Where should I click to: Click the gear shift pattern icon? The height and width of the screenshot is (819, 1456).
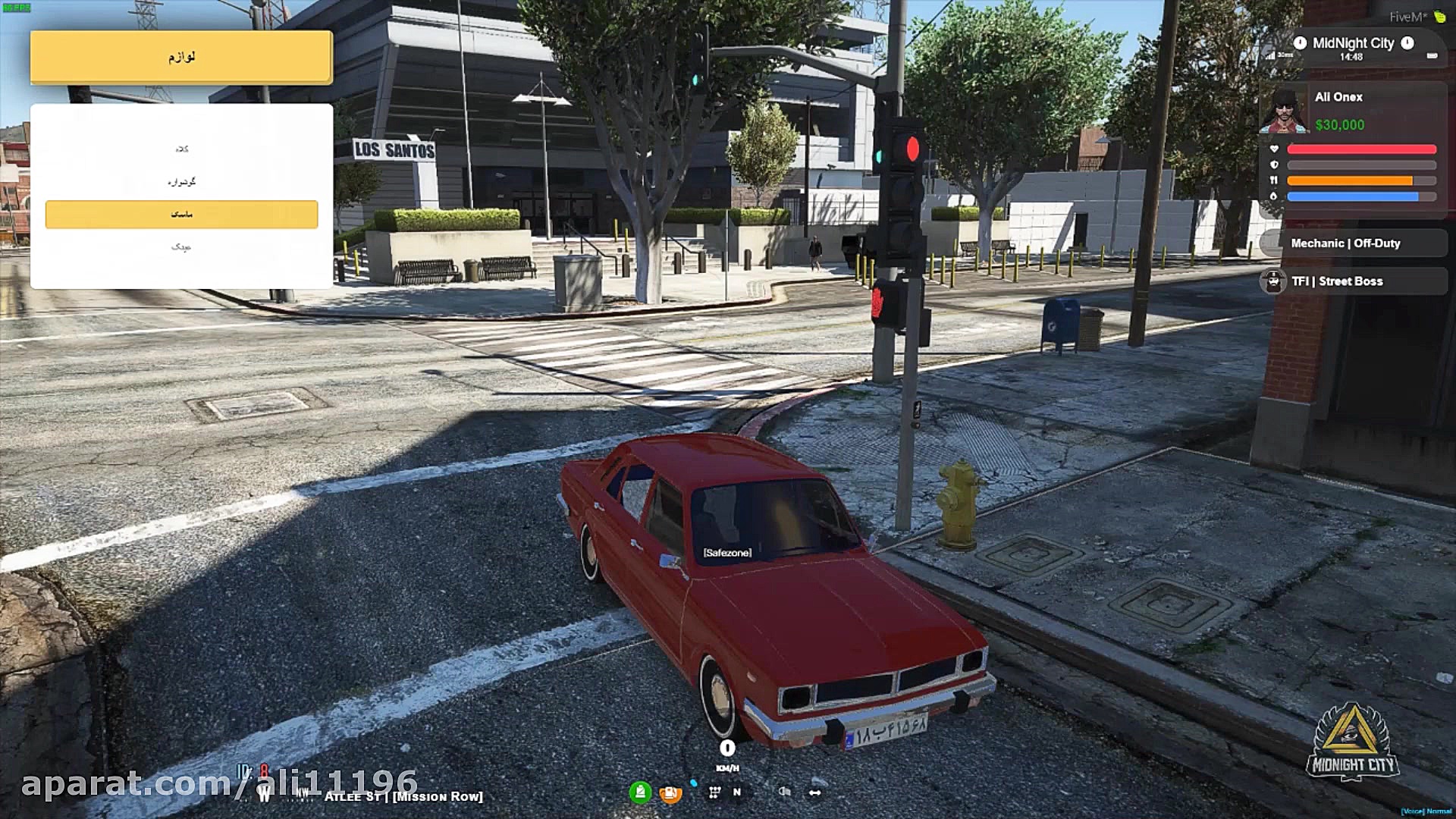(714, 792)
